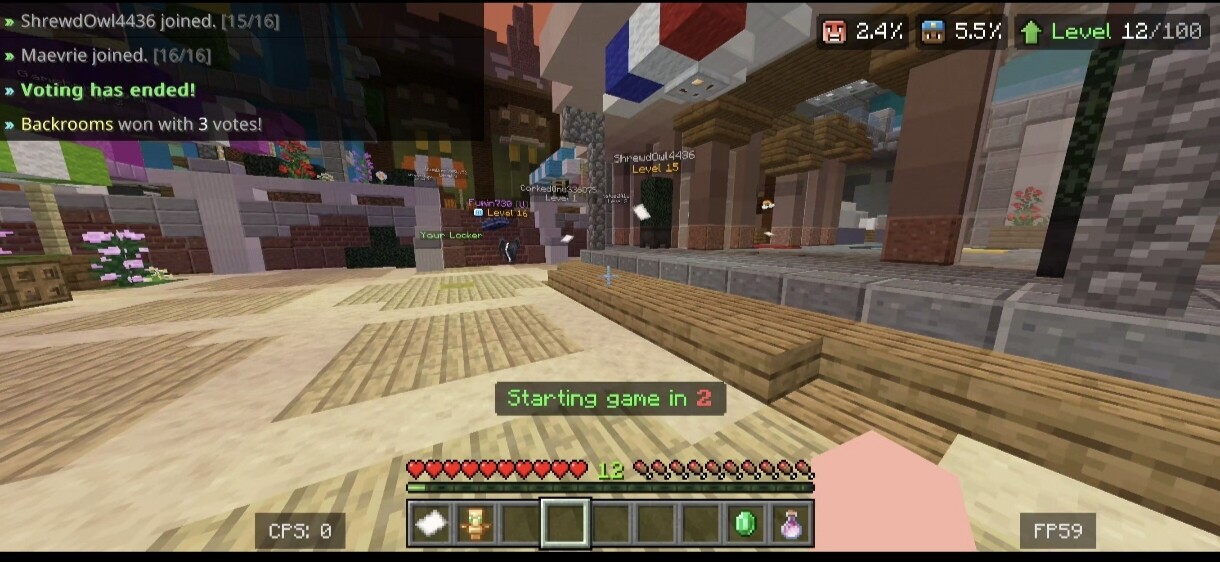
Task: Click the green arrow Level 12/100 badge
Action: click(x=1110, y=32)
